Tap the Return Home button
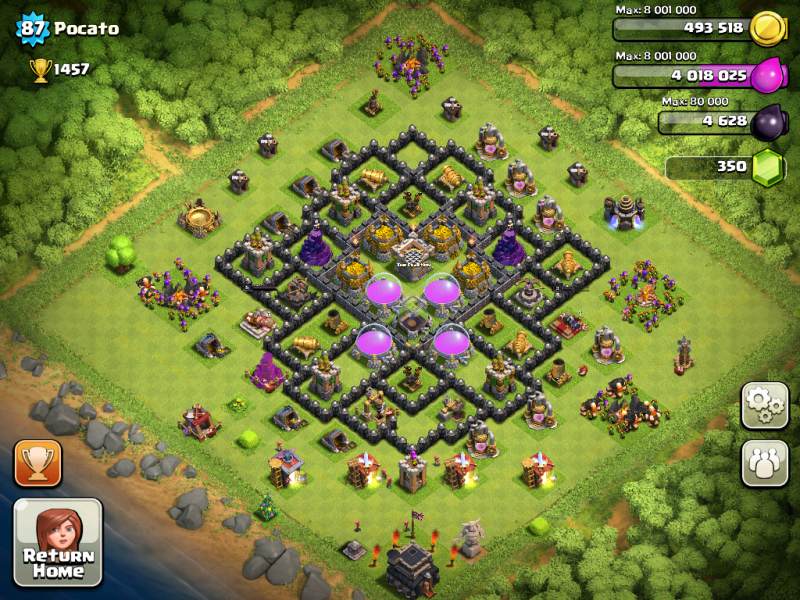This screenshot has height=600, width=800. click(x=57, y=541)
